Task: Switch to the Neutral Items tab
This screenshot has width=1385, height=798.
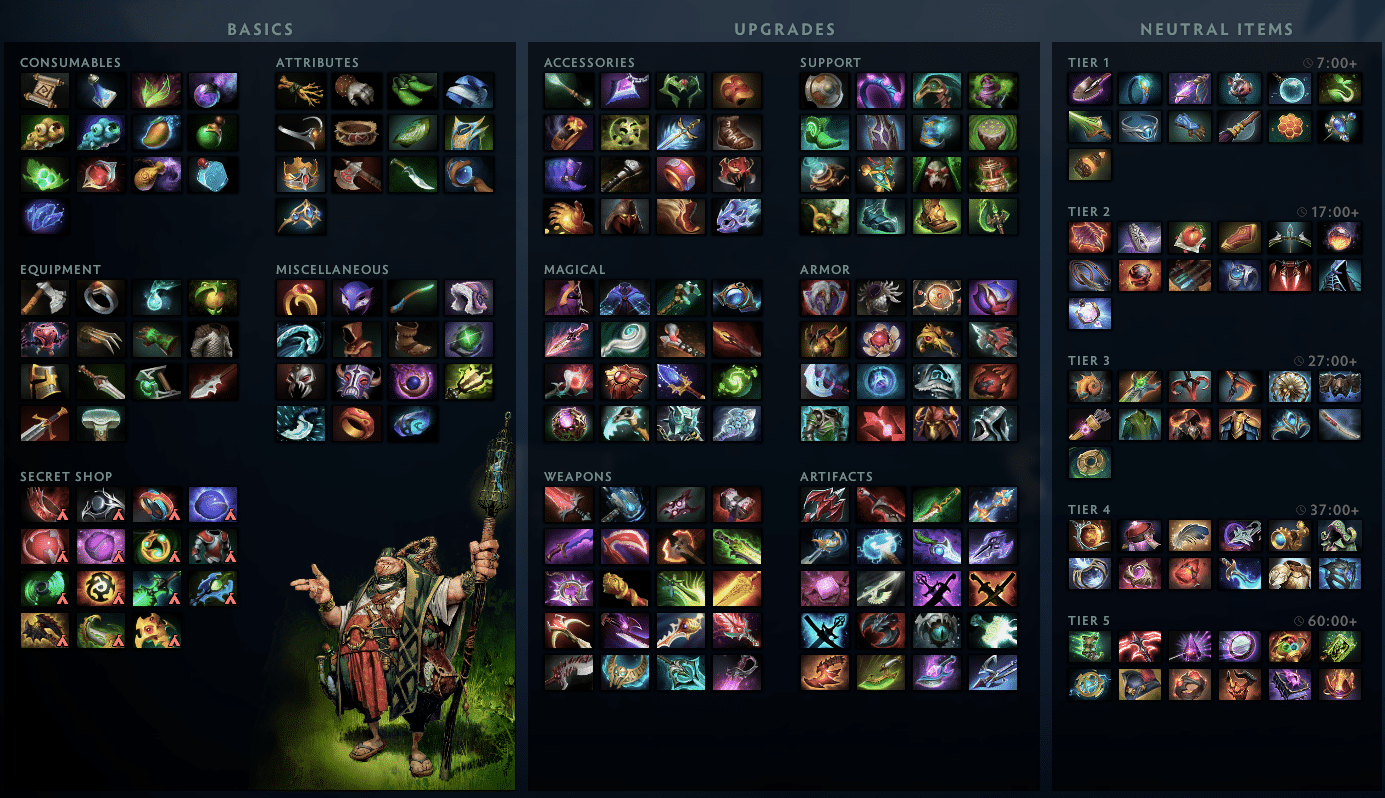Action: (1217, 29)
